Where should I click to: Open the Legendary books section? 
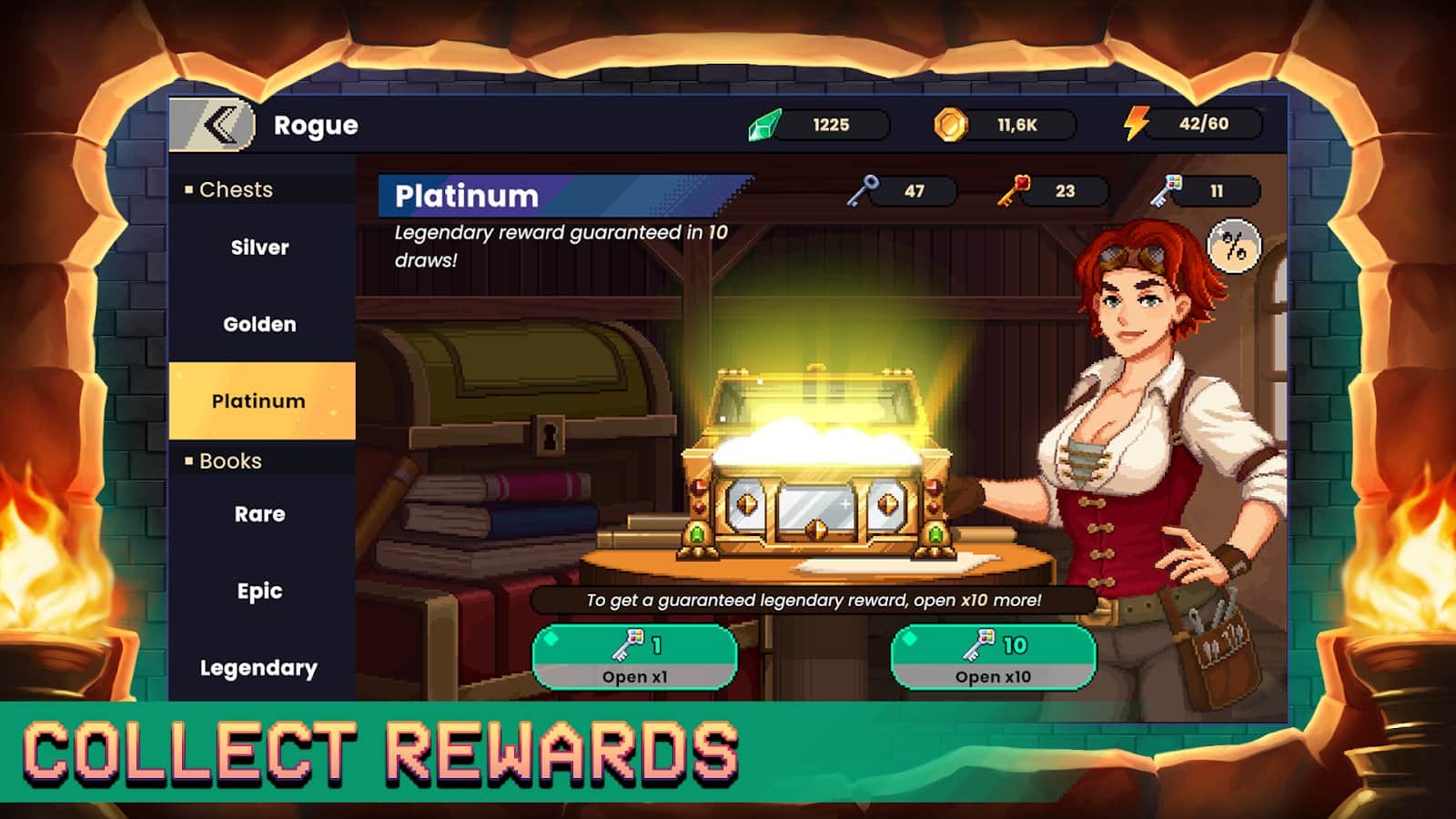click(x=261, y=667)
